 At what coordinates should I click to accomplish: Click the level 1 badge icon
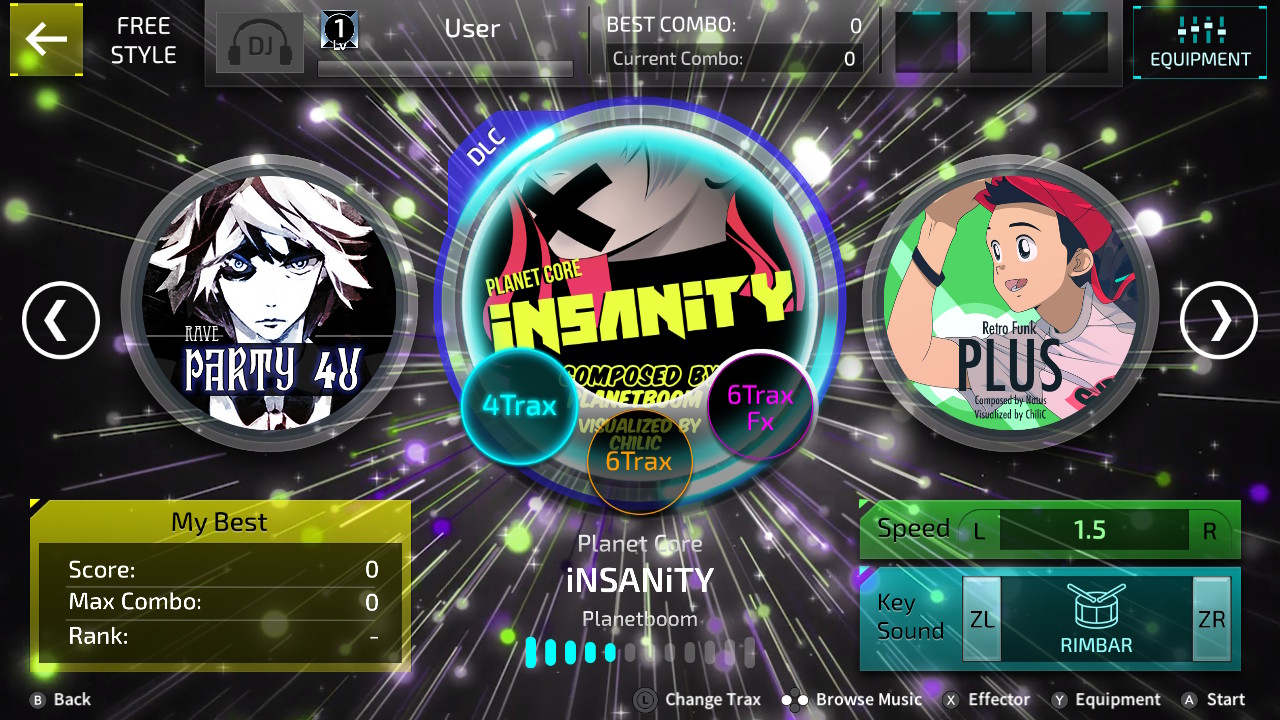(x=337, y=28)
